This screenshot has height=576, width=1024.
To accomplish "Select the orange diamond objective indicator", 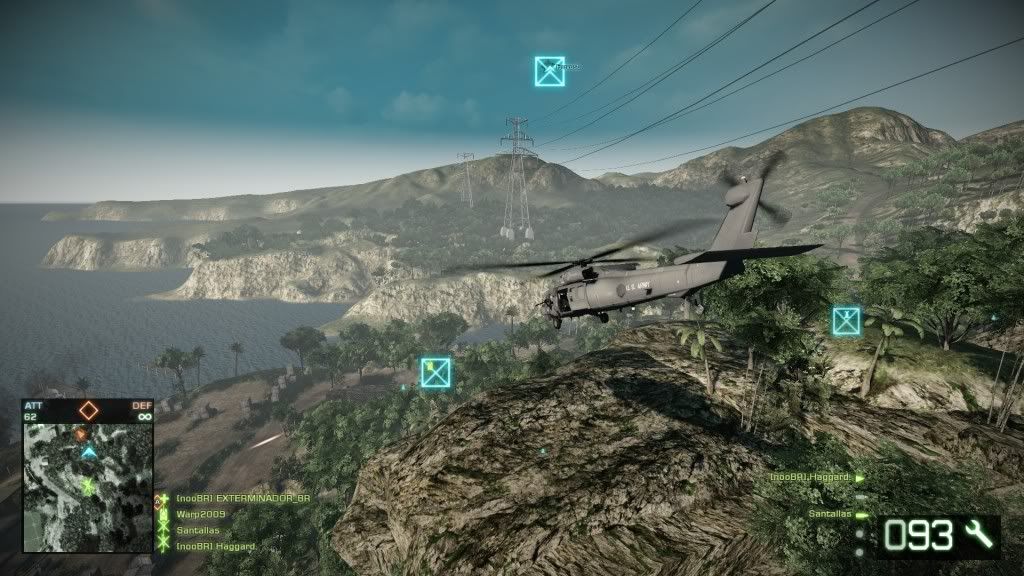I will coord(89,409).
